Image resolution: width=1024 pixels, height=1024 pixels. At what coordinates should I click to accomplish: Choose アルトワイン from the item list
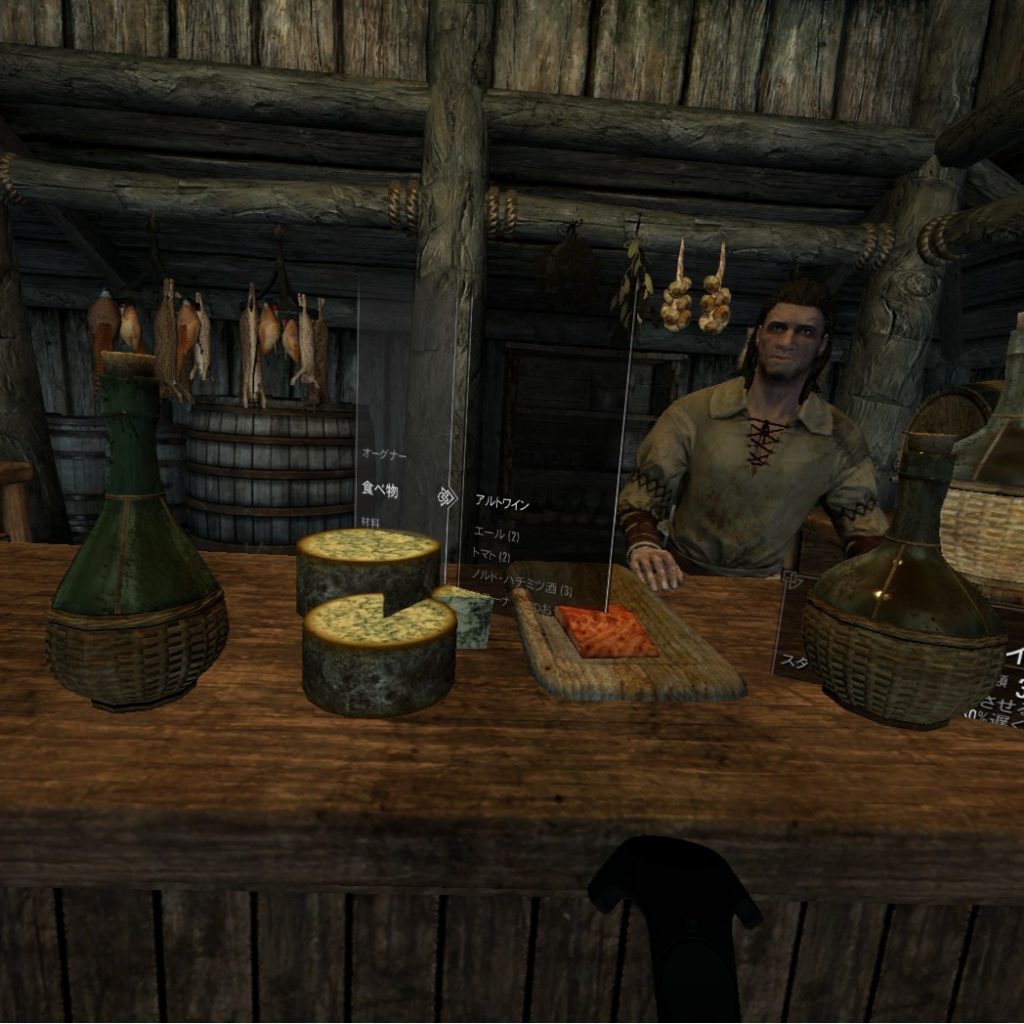coord(502,505)
